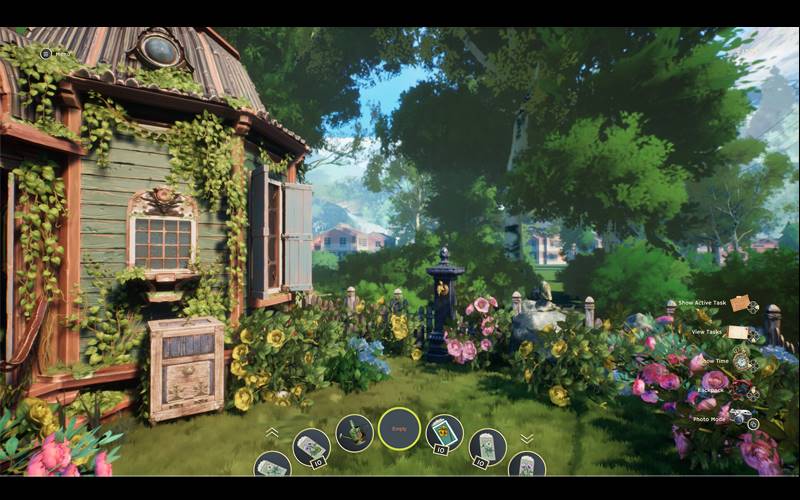Image resolution: width=800 pixels, height=500 pixels.
Task: Click the double down arrow beside the hotbar
Action: click(527, 438)
